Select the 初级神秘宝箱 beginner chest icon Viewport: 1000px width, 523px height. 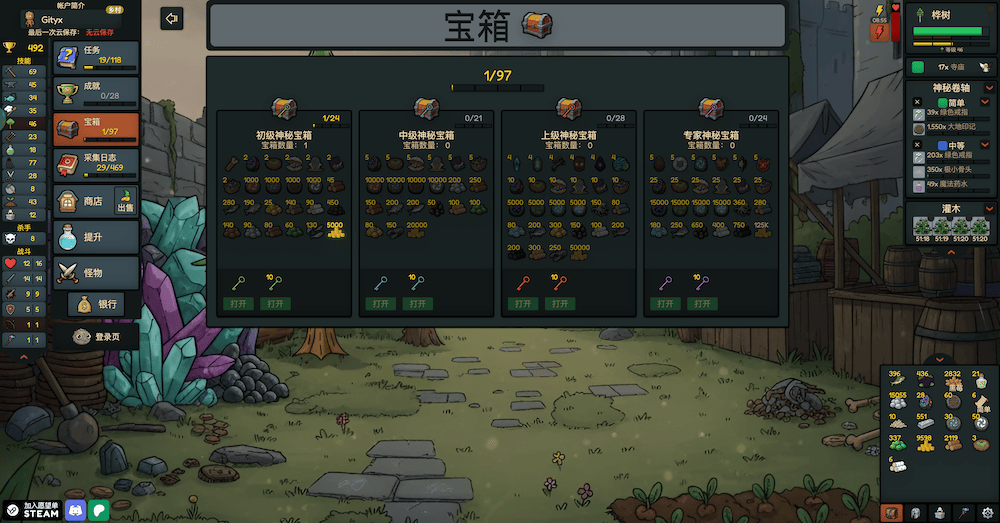click(285, 108)
